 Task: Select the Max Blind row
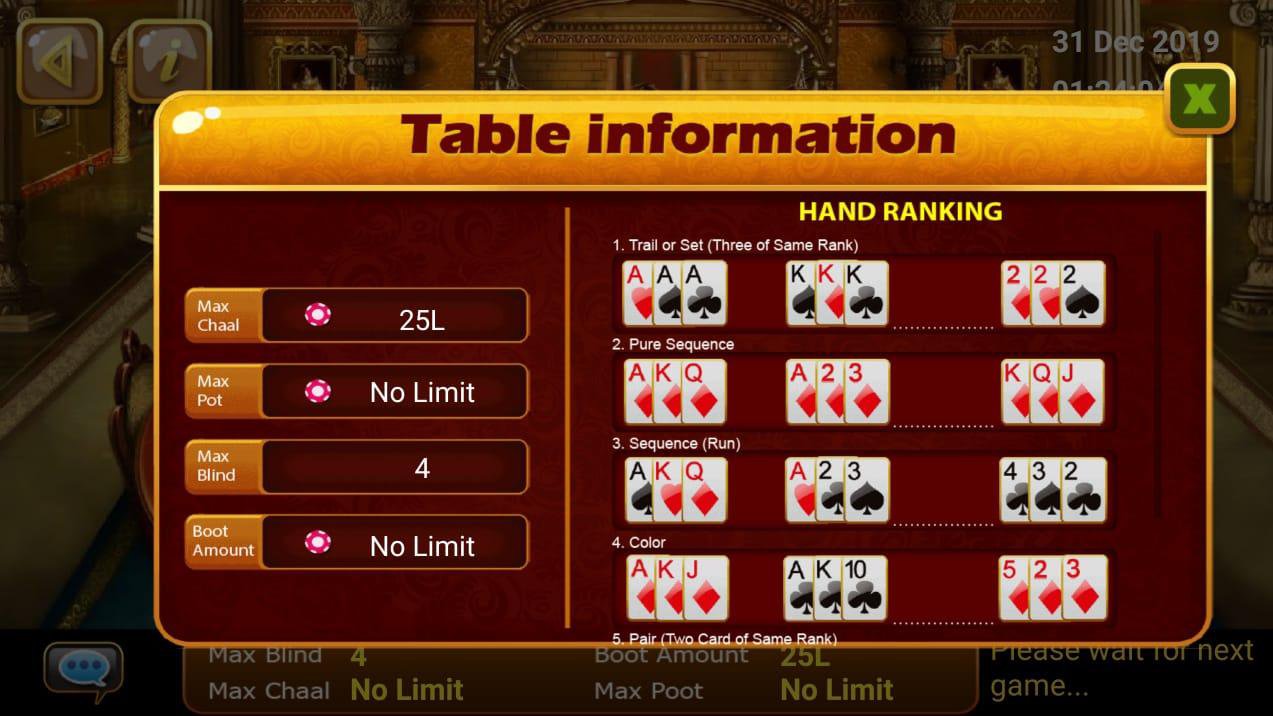pos(356,466)
